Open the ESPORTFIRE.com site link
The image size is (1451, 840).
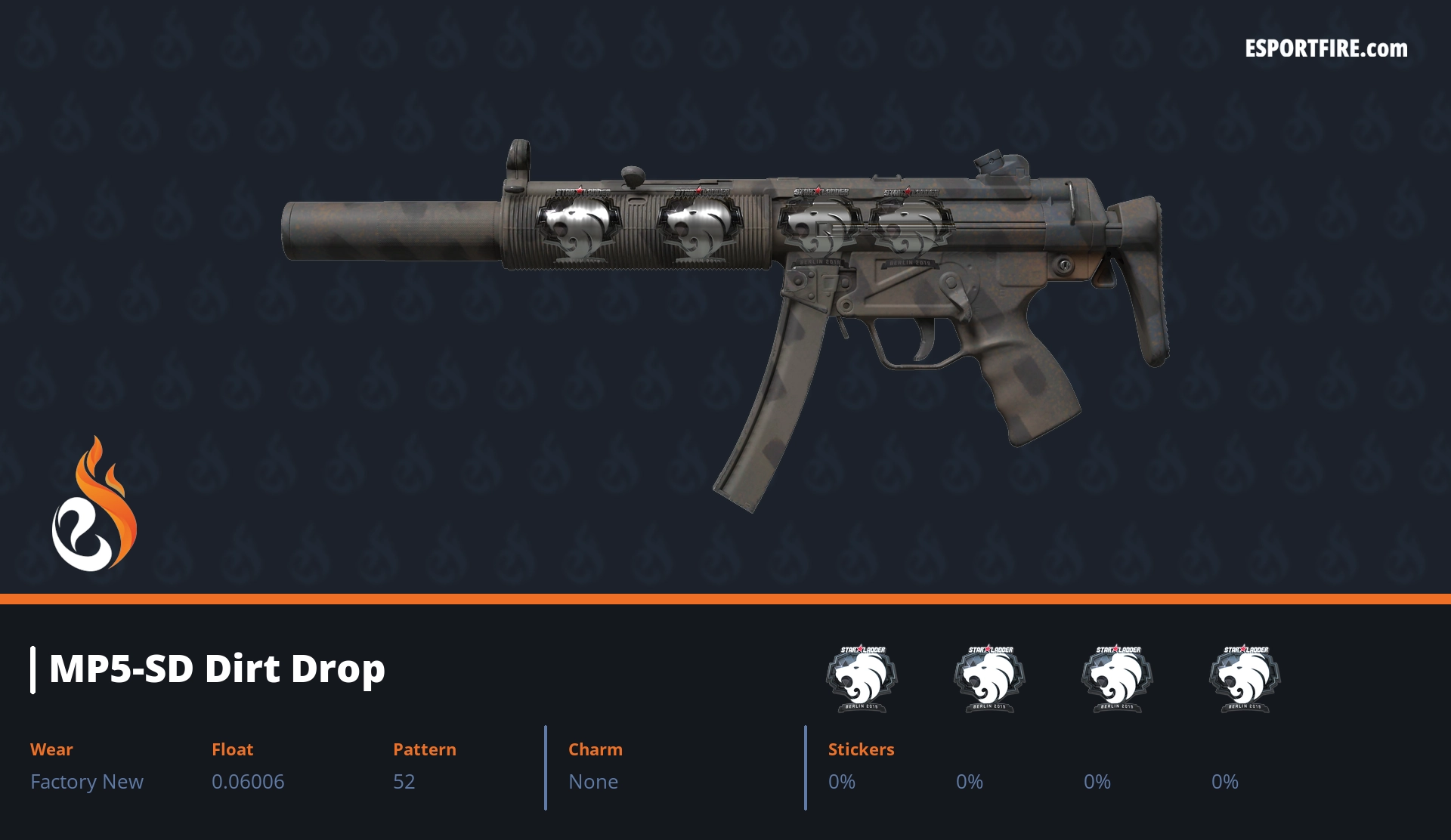[1326, 49]
